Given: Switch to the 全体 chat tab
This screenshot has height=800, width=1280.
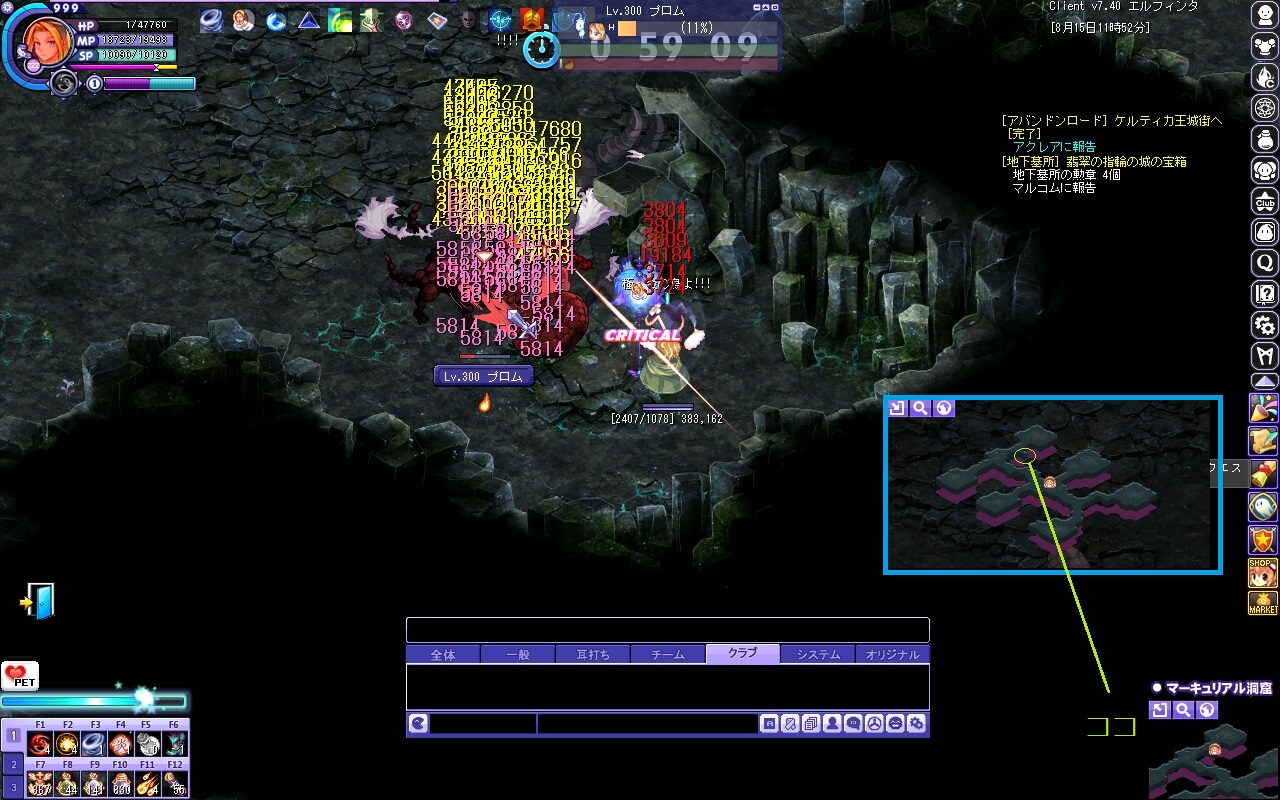Looking at the screenshot, I should tap(443, 655).
